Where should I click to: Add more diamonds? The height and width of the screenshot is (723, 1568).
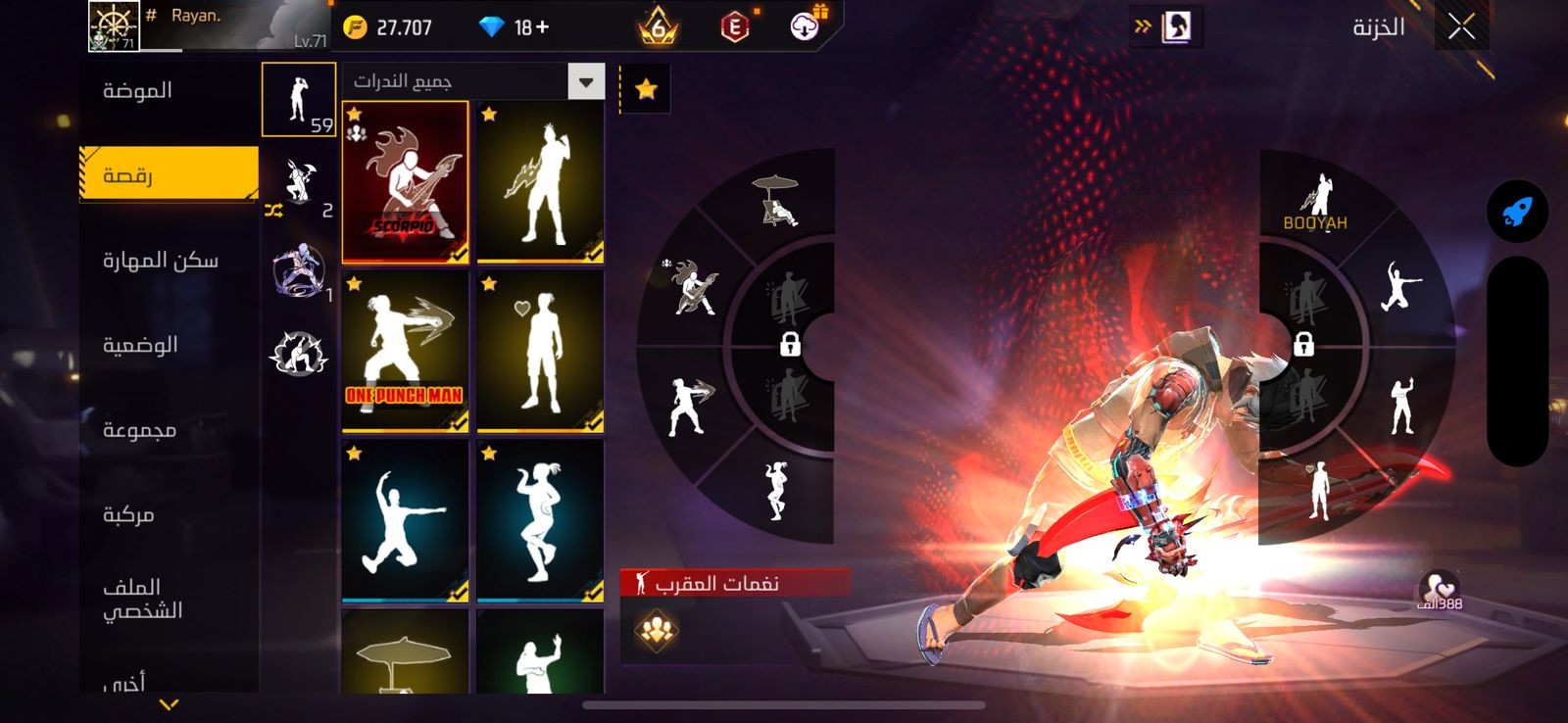[541, 27]
